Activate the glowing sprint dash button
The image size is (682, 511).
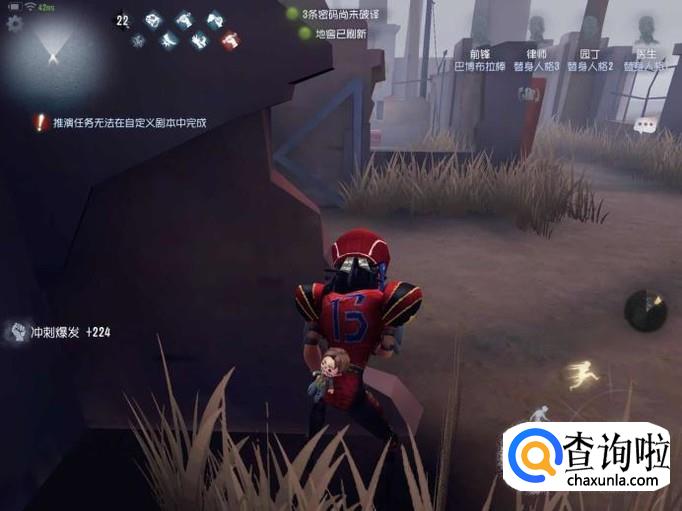[x=578, y=375]
